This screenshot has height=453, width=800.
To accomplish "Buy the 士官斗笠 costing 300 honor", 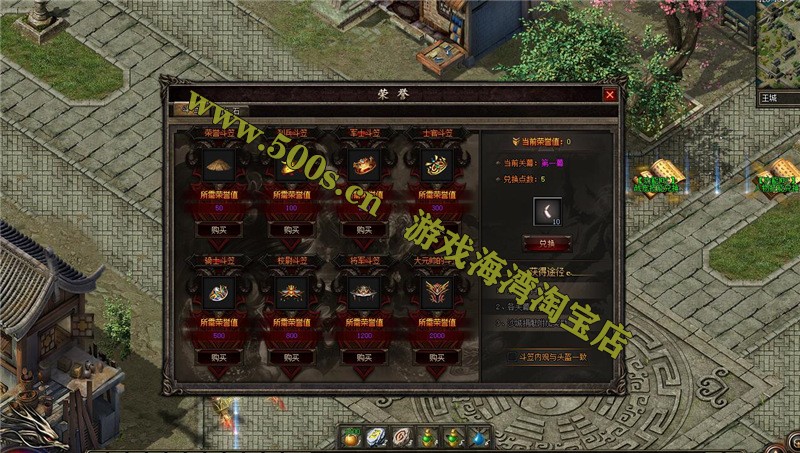I will pos(435,229).
